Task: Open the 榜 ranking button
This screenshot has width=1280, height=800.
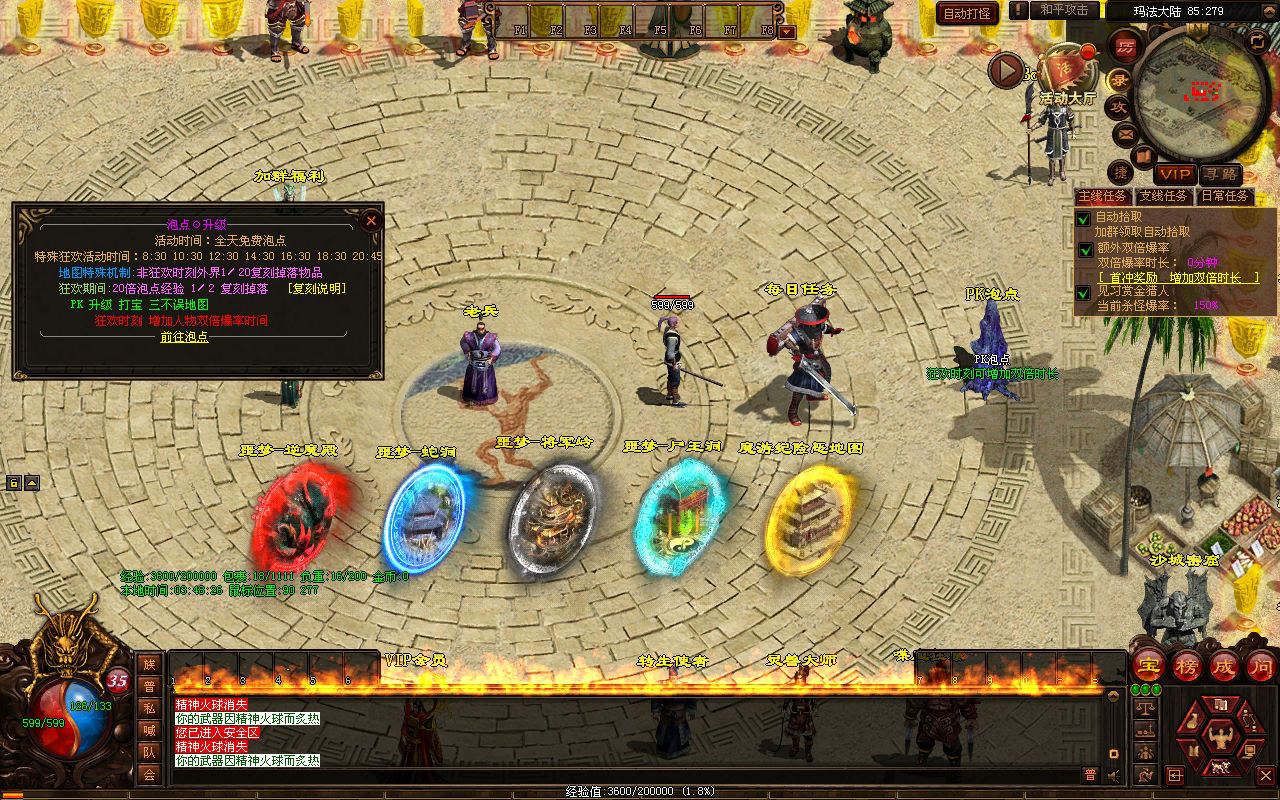Action: tap(1187, 664)
